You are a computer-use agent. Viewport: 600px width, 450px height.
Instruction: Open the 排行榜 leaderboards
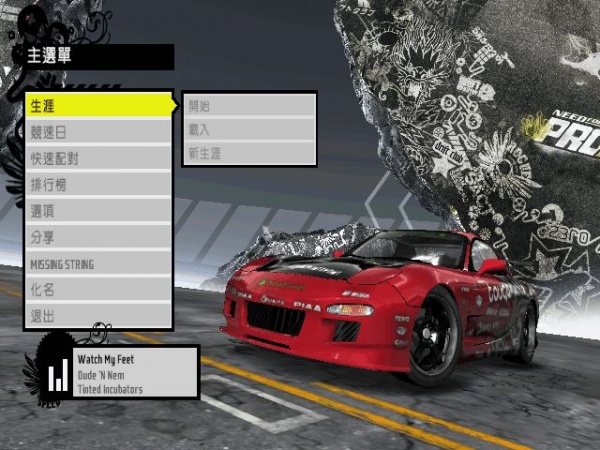(98, 184)
